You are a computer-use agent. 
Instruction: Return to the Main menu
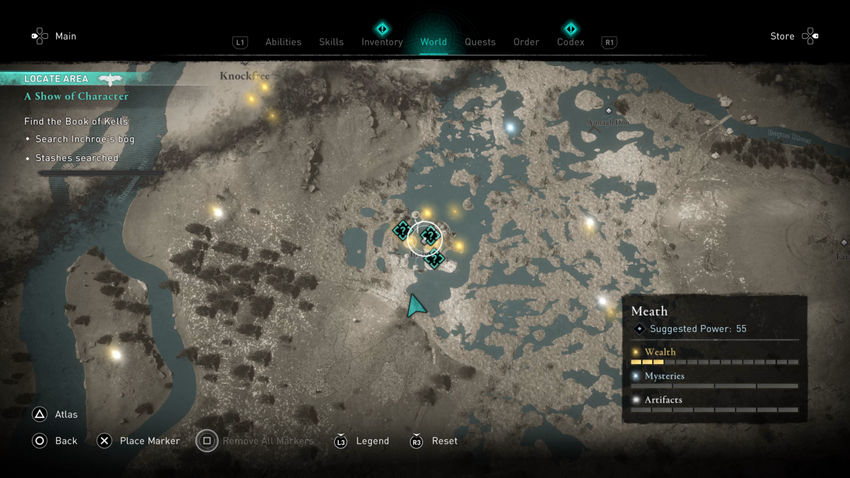pyautogui.click(x=65, y=37)
